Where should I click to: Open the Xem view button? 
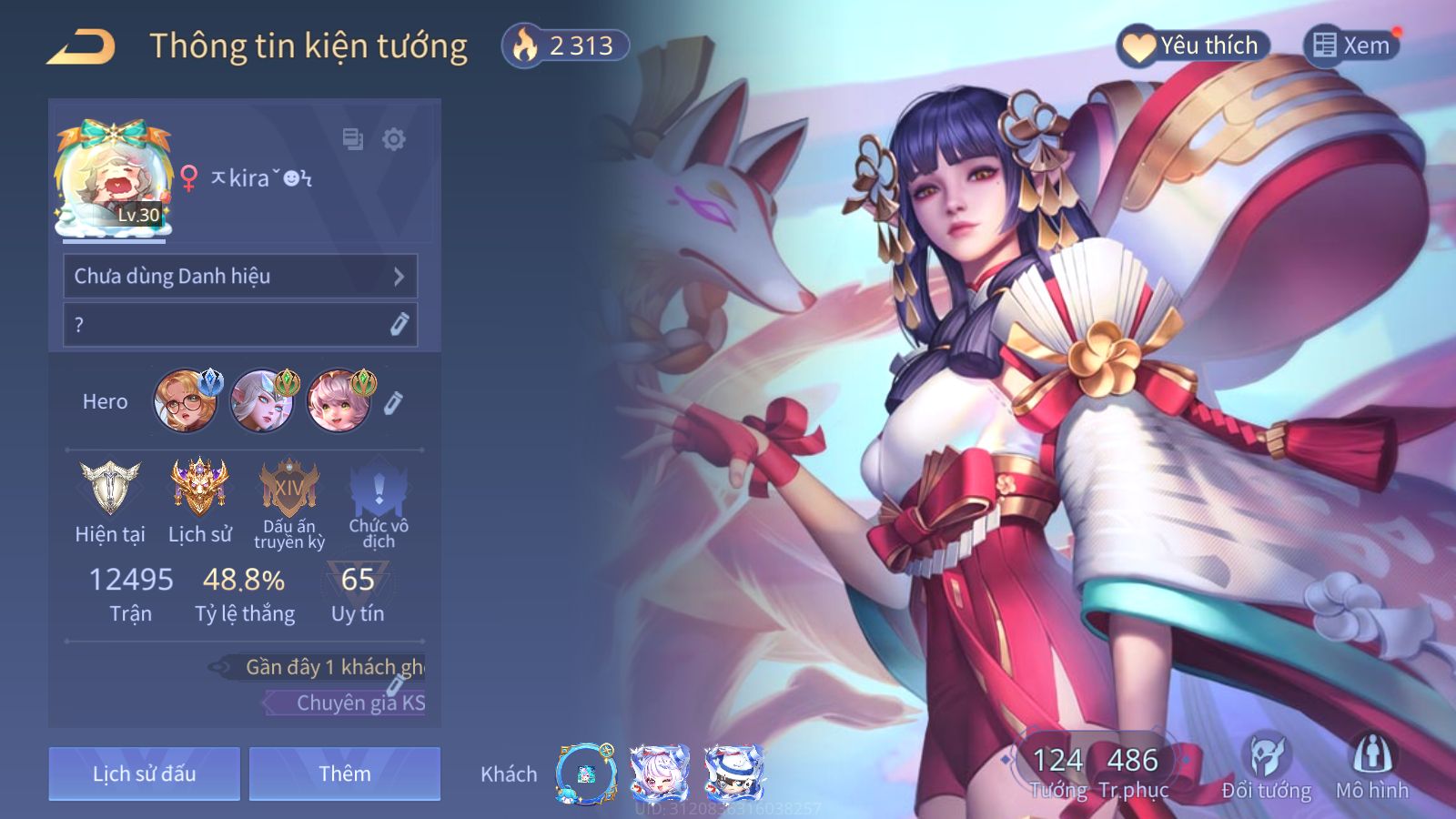click(x=1351, y=45)
